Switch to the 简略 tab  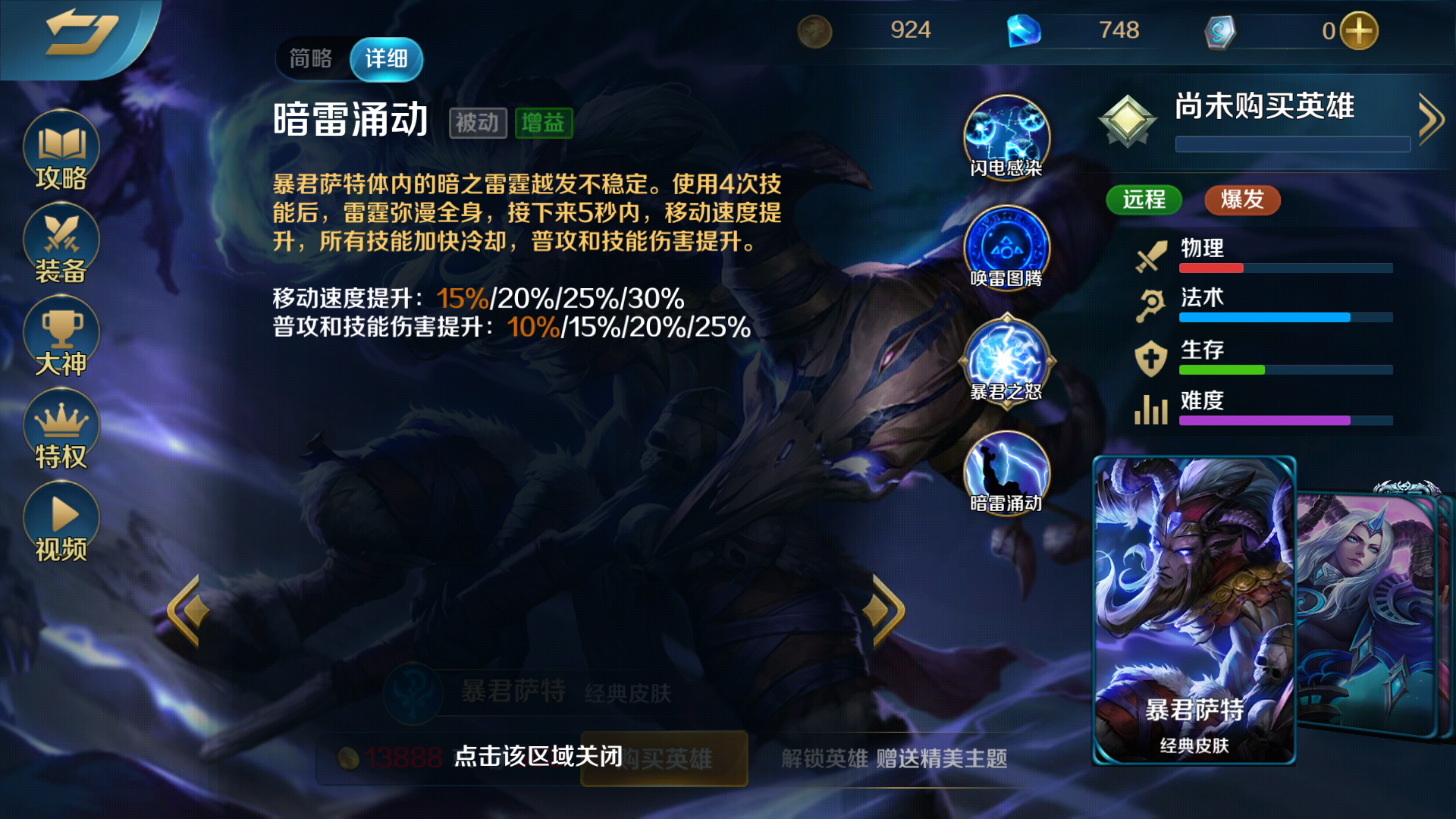tap(311, 59)
